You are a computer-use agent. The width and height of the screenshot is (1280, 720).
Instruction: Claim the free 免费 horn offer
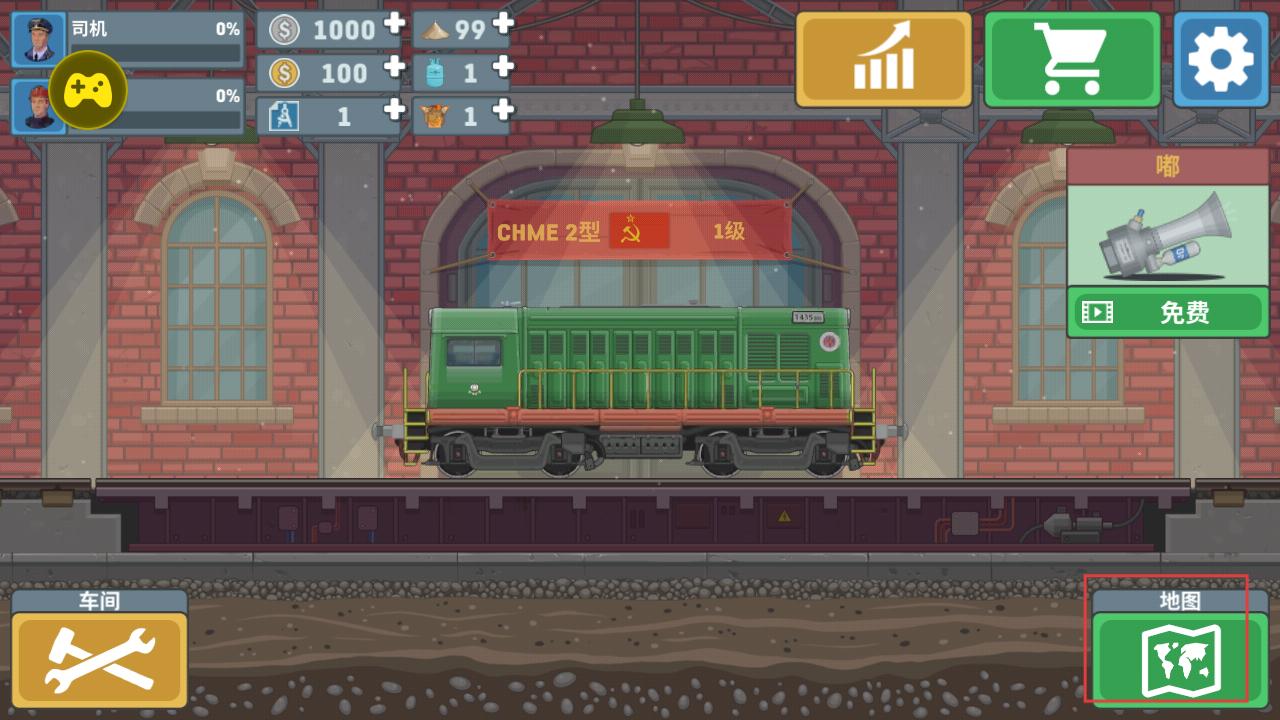[x=1167, y=313]
